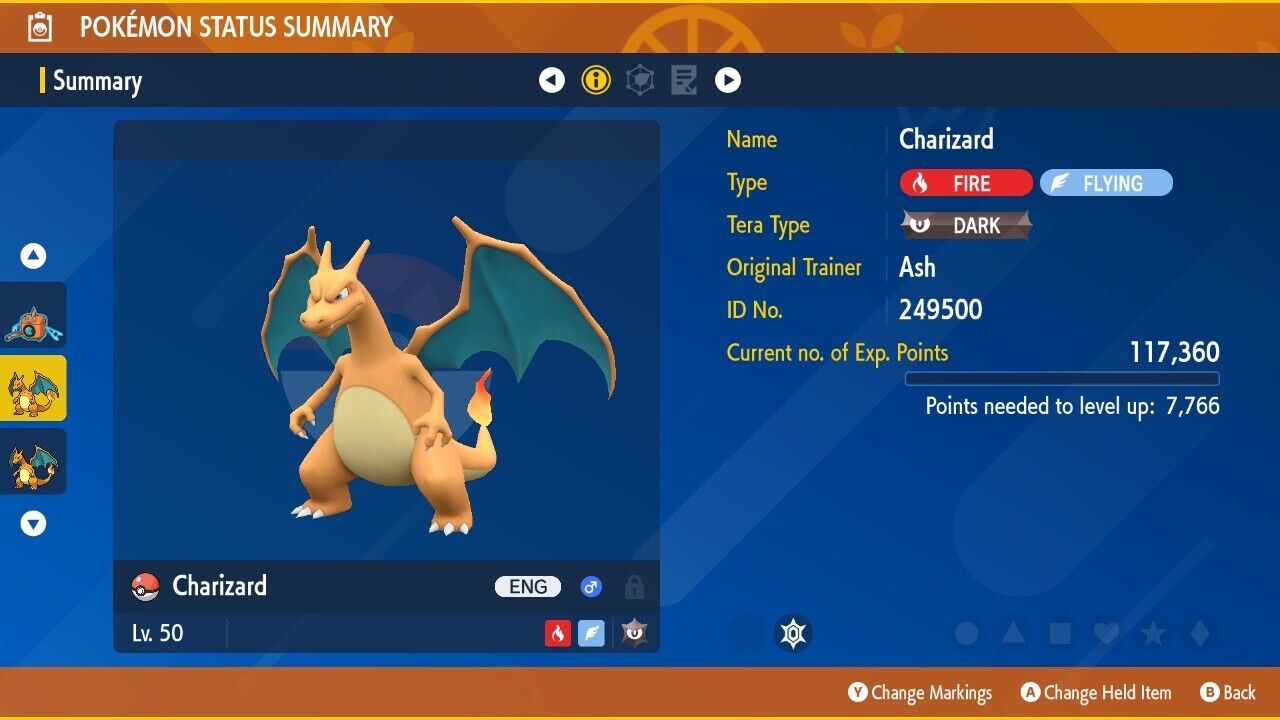
Task: Switch to the hexagon stats tab
Action: pyautogui.click(x=640, y=80)
